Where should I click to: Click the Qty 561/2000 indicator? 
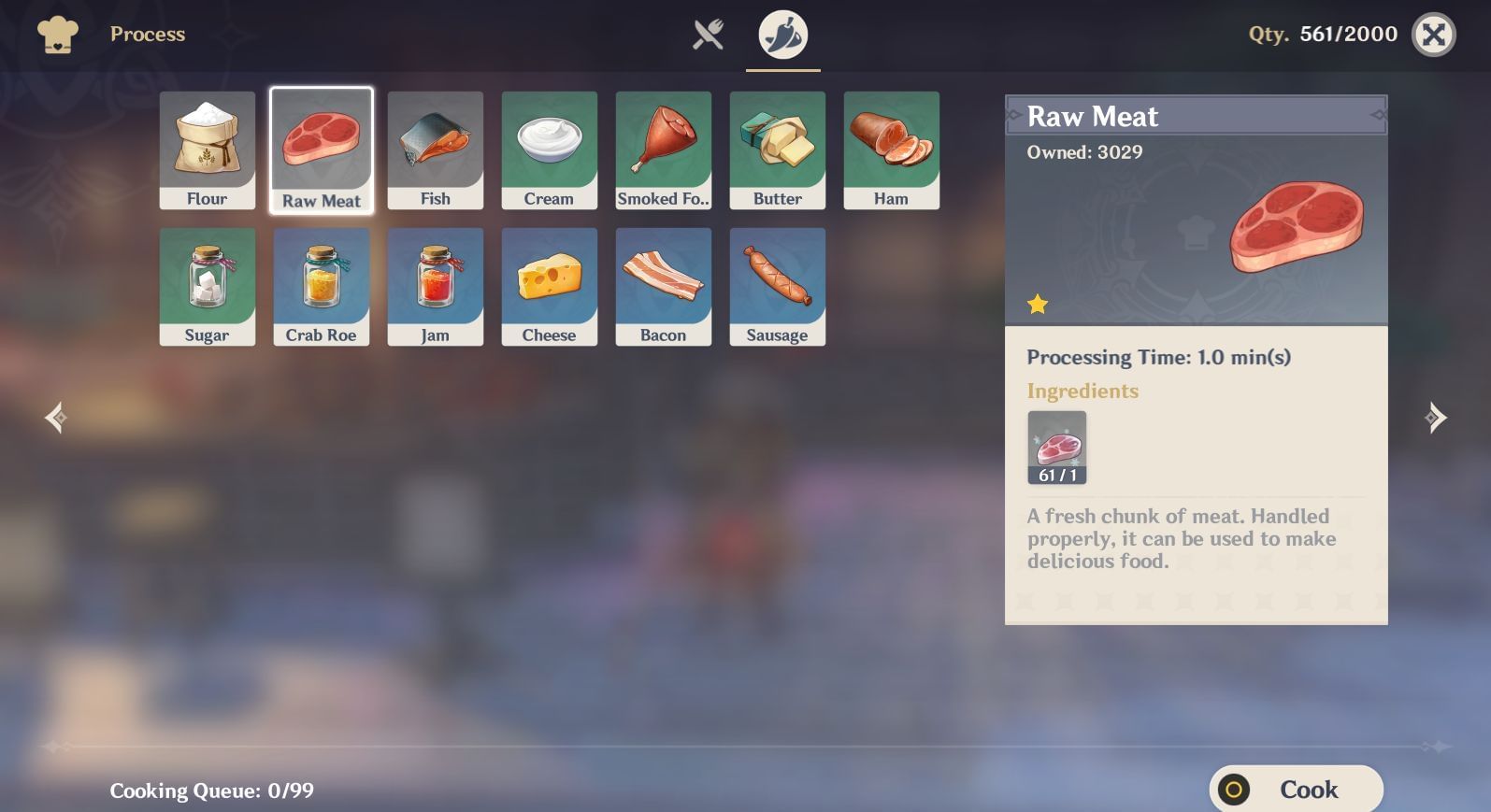click(1324, 34)
